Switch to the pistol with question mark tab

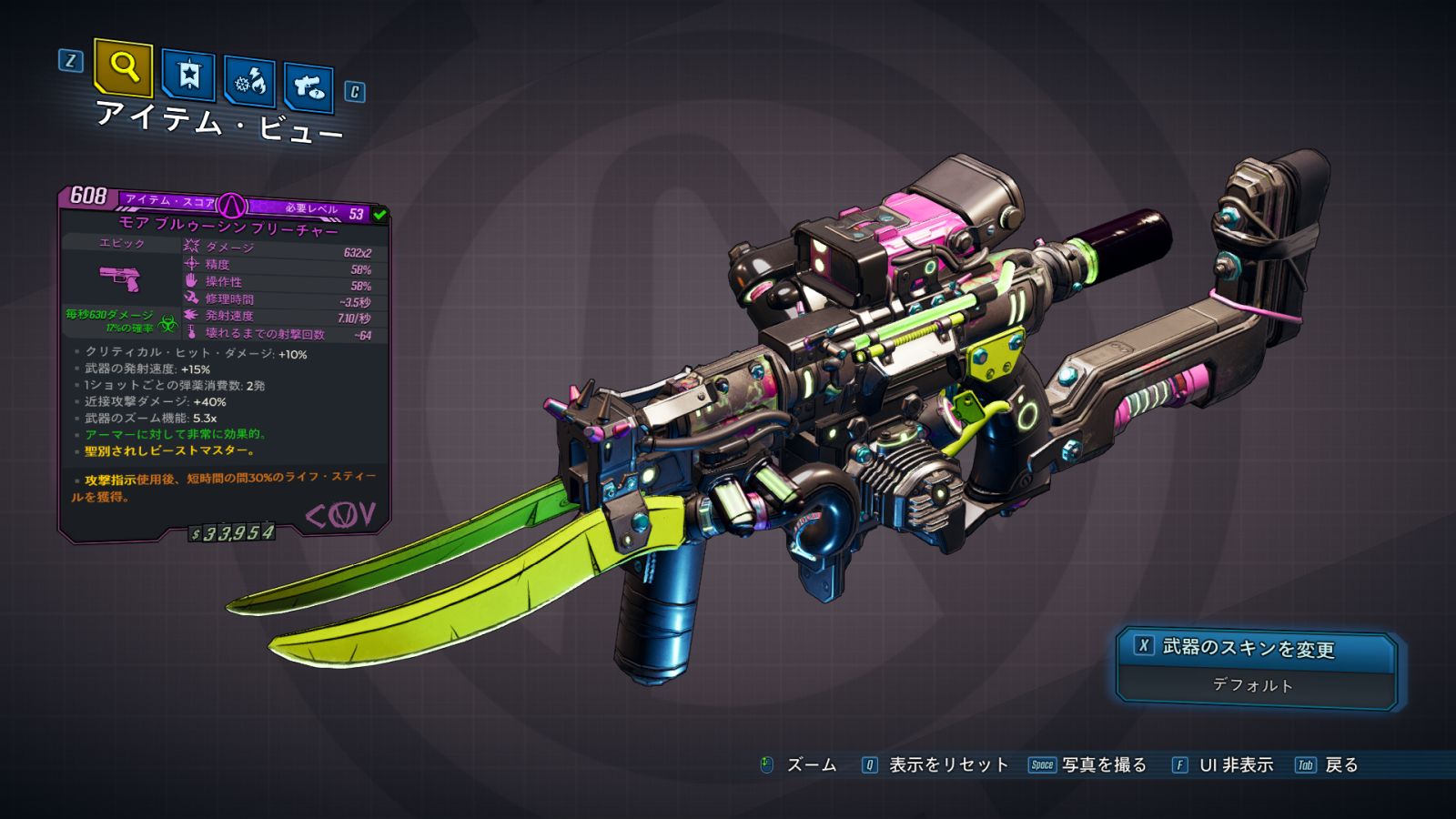pyautogui.click(x=308, y=87)
